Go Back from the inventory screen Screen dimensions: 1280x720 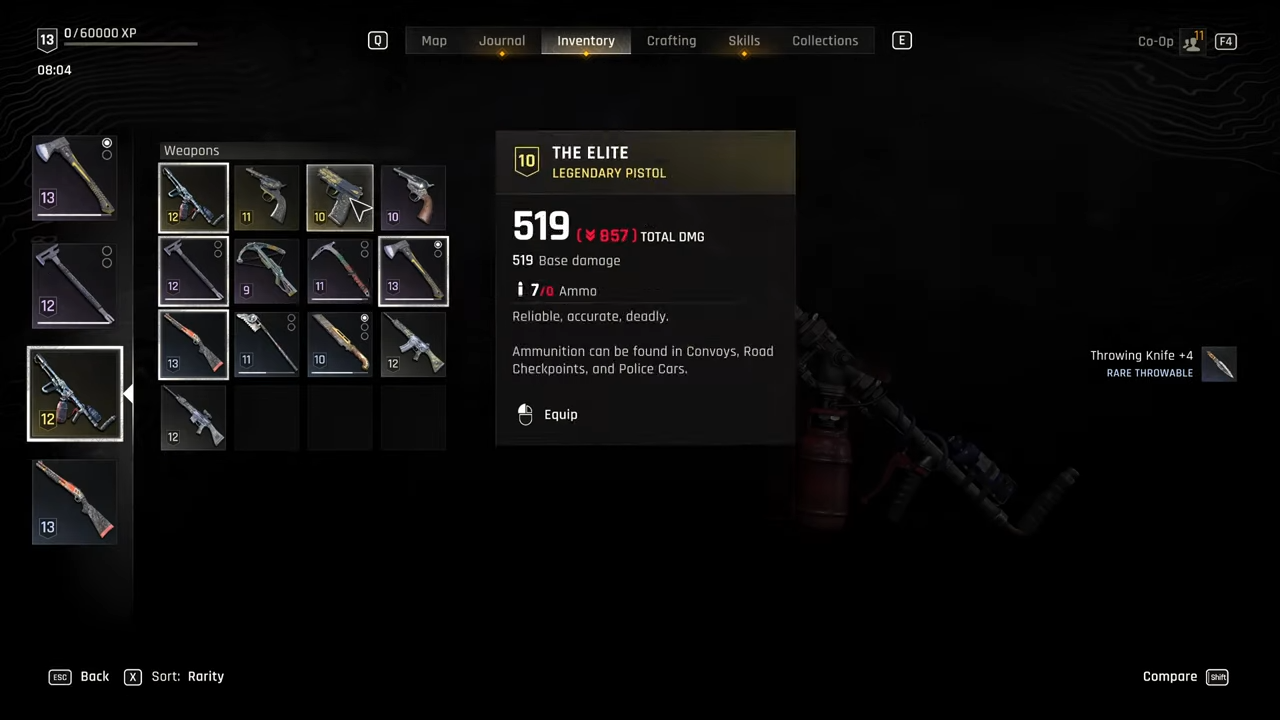(80, 677)
